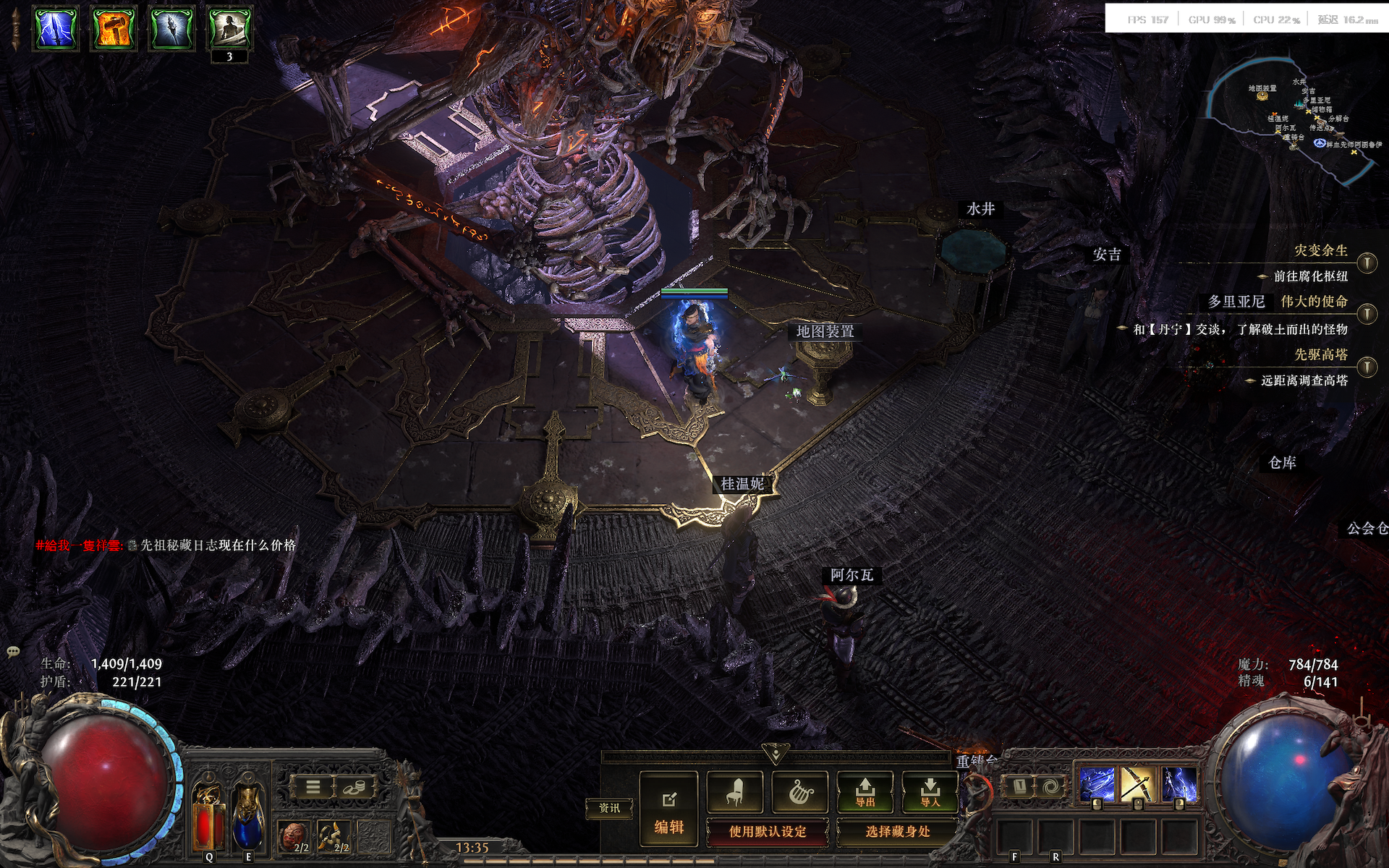Choose 使用默认设定 (use default settings)
The height and width of the screenshot is (868, 1389).
(x=768, y=832)
